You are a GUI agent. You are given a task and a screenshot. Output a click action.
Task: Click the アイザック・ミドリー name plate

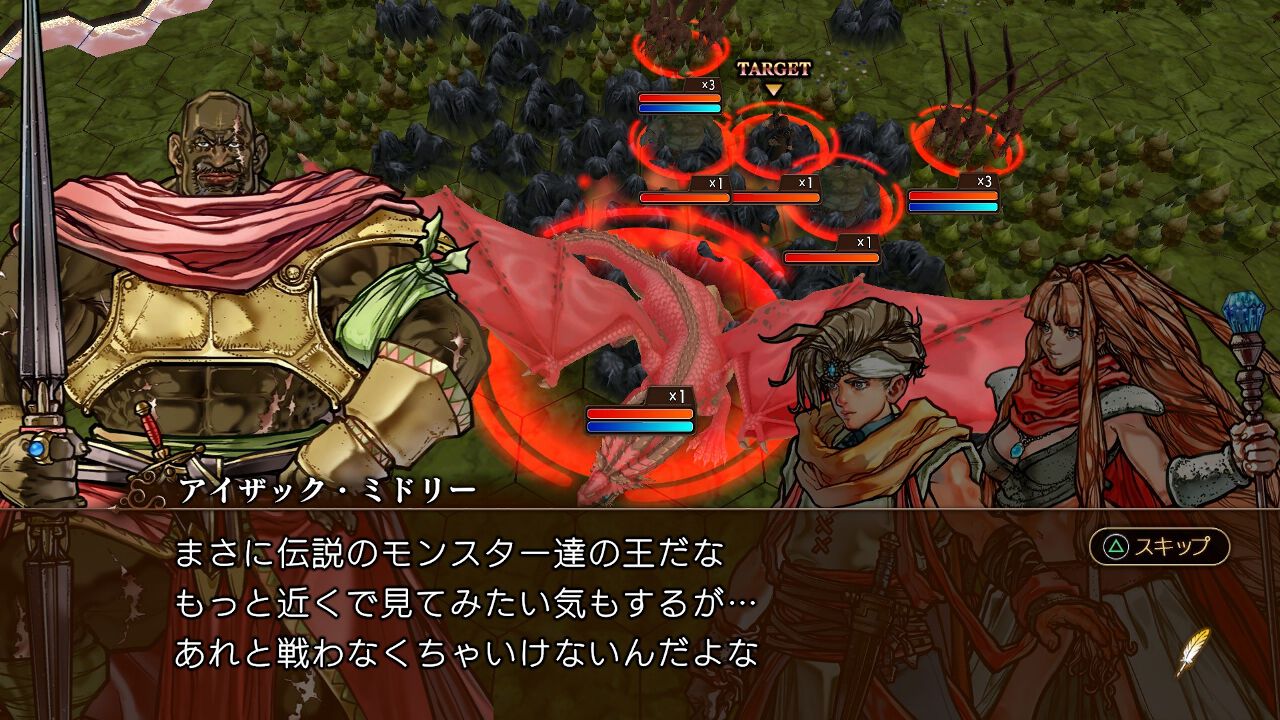point(322,488)
